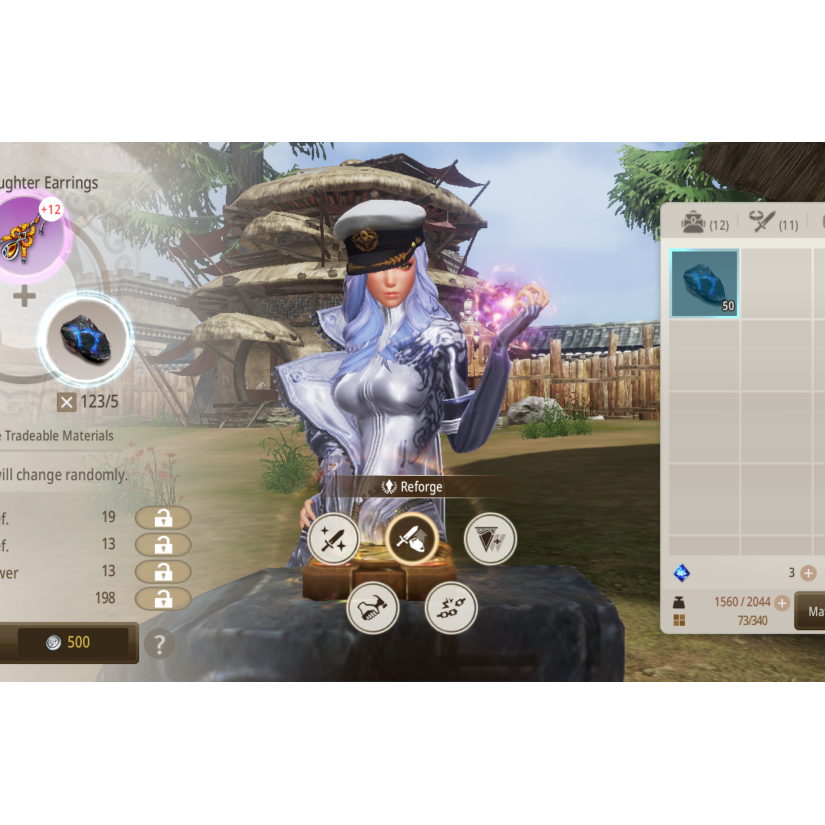
Task: Remove the material via X beside 123/5
Action: click(66, 402)
